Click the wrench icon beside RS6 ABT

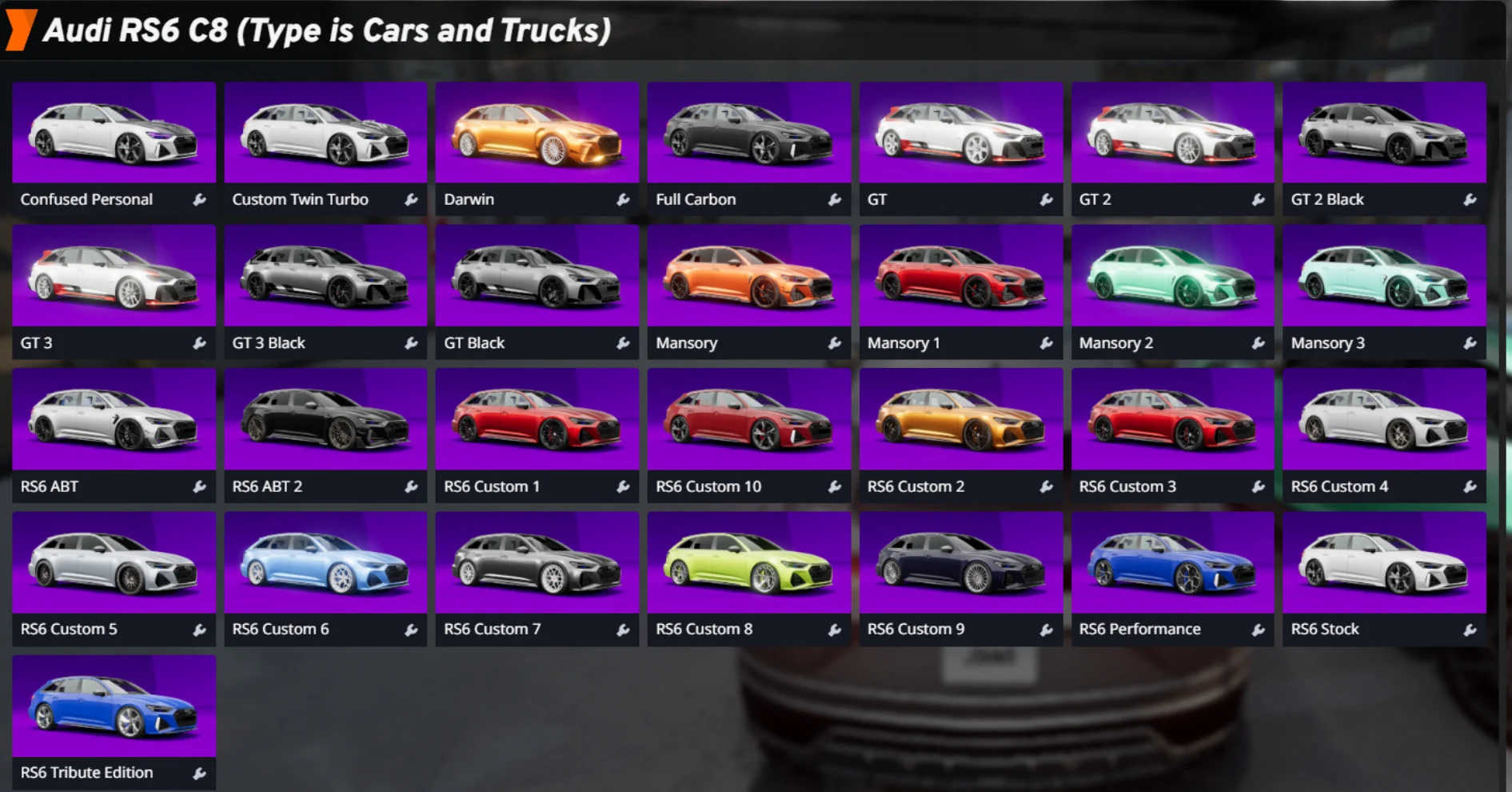coord(199,486)
